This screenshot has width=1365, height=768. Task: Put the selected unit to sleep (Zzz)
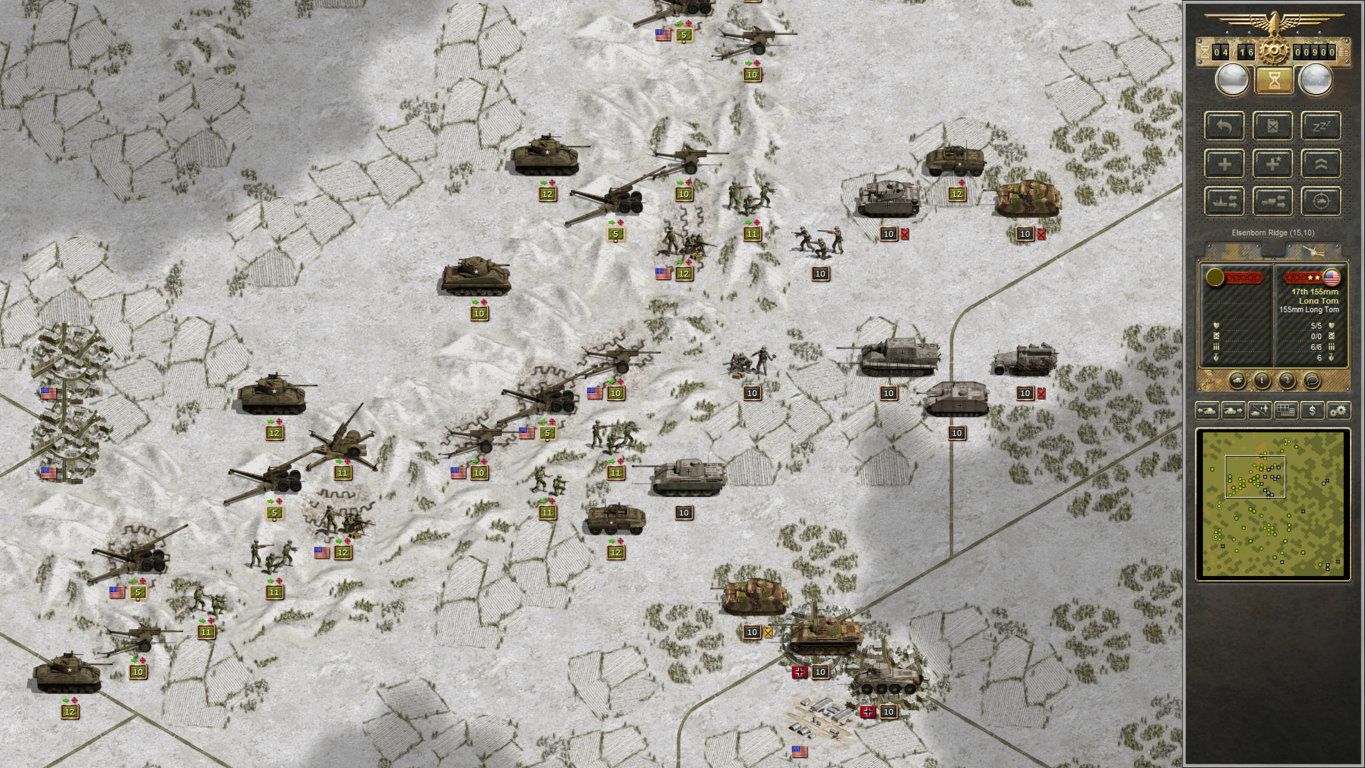(1320, 126)
